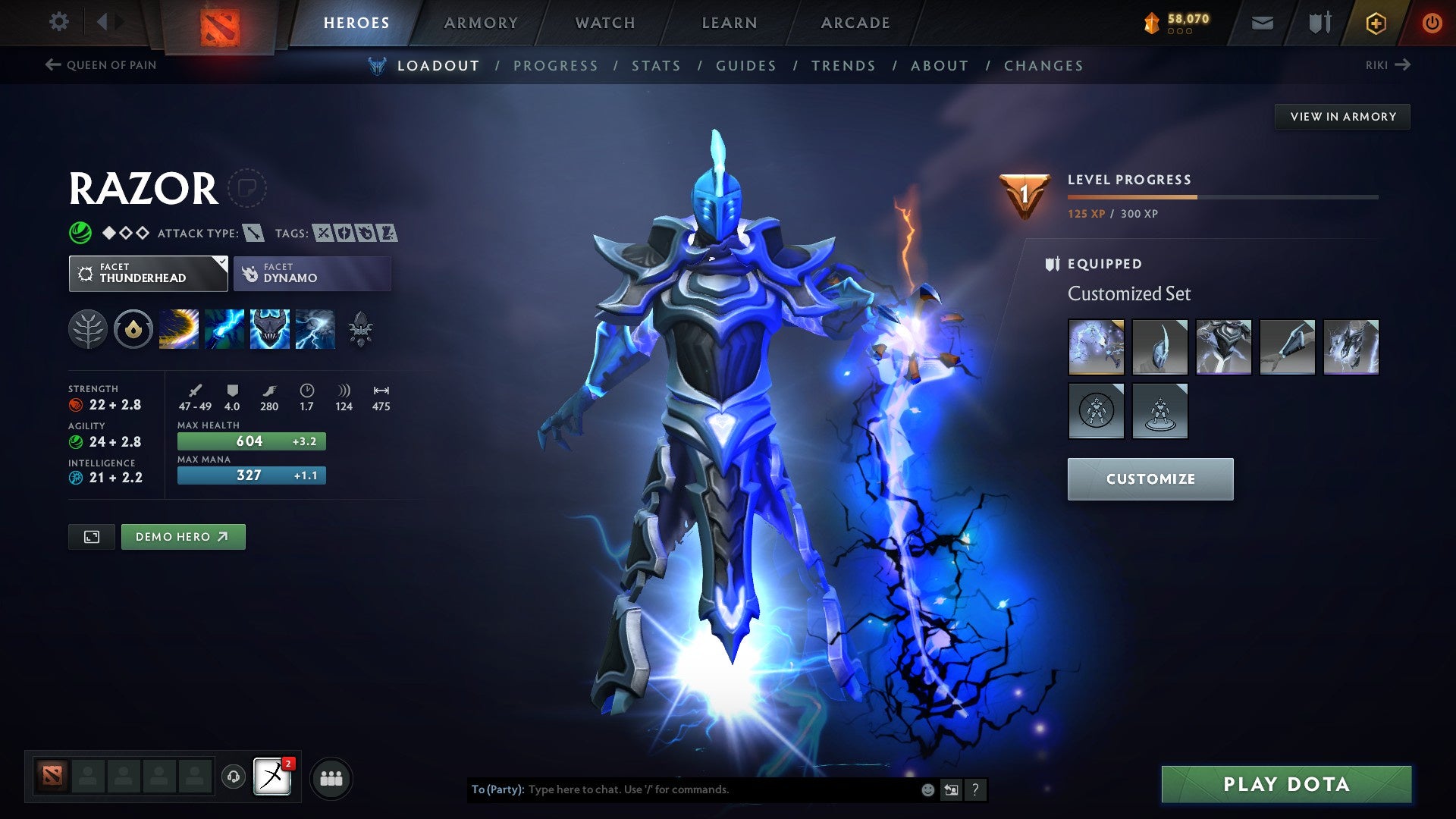Switch to the GUIDES tab
This screenshot has width=1456, height=819.
click(745, 66)
